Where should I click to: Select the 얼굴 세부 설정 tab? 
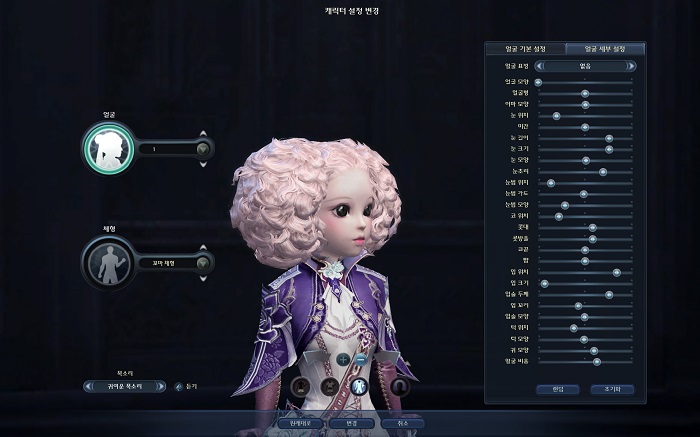coord(604,48)
